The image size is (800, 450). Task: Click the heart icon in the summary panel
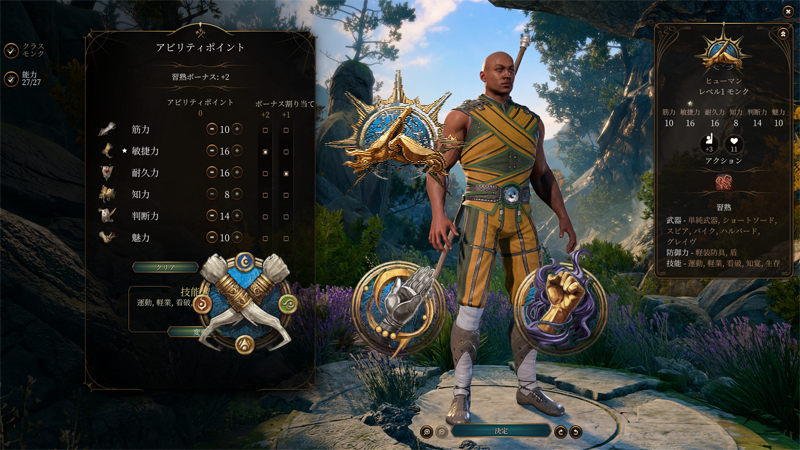[735, 142]
